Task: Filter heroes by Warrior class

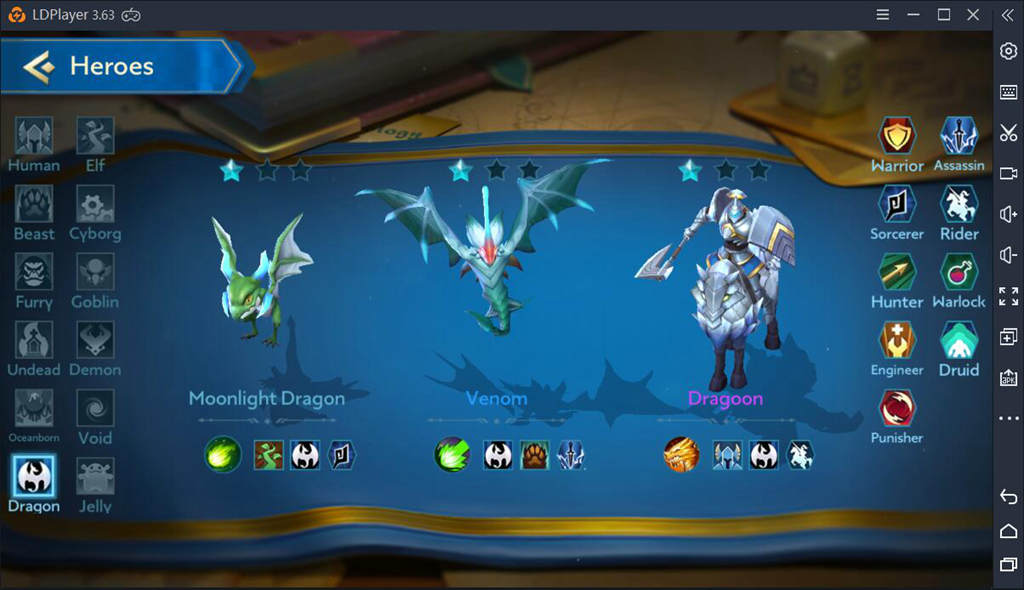Action: click(x=897, y=137)
